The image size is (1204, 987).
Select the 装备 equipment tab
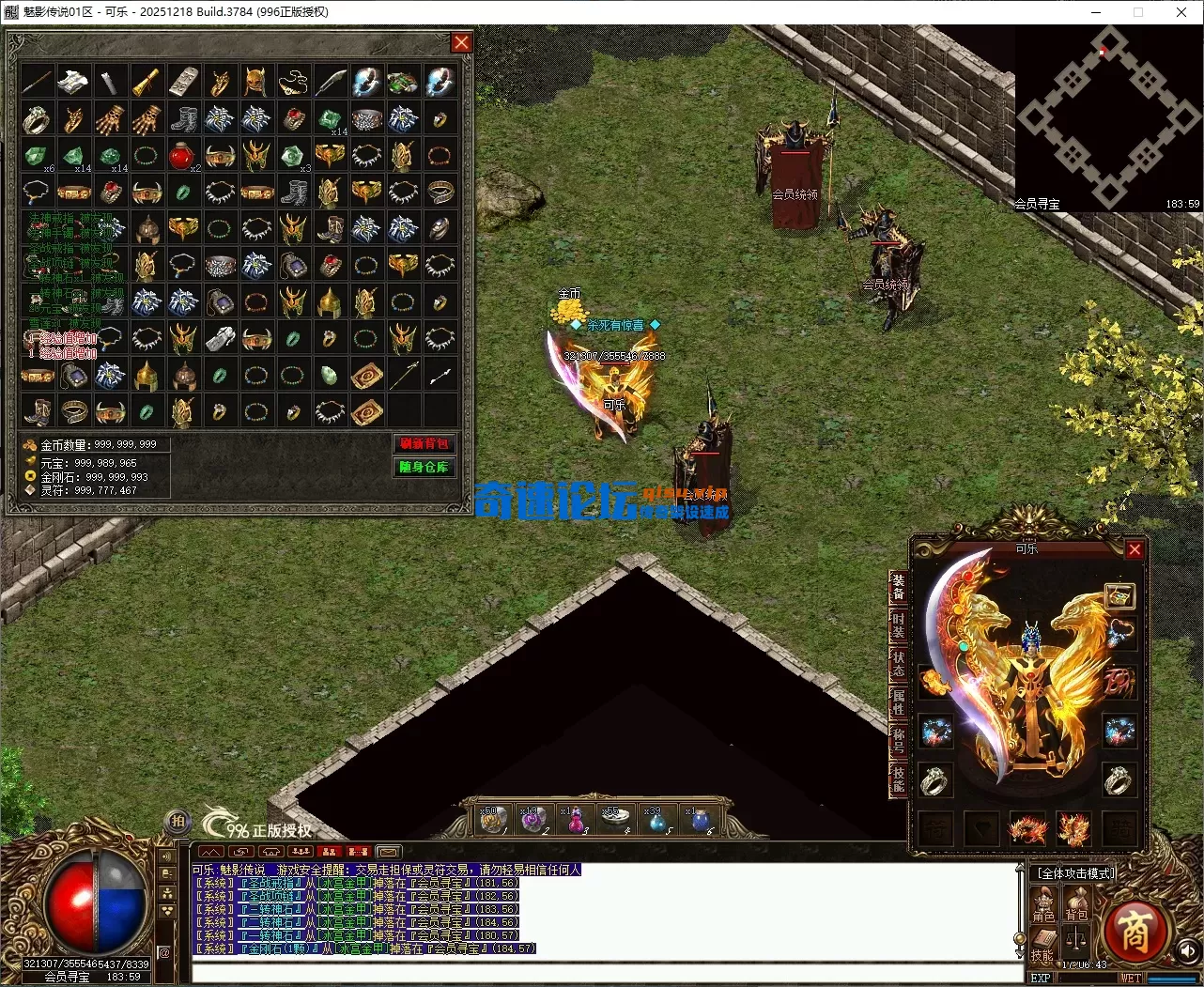click(899, 588)
